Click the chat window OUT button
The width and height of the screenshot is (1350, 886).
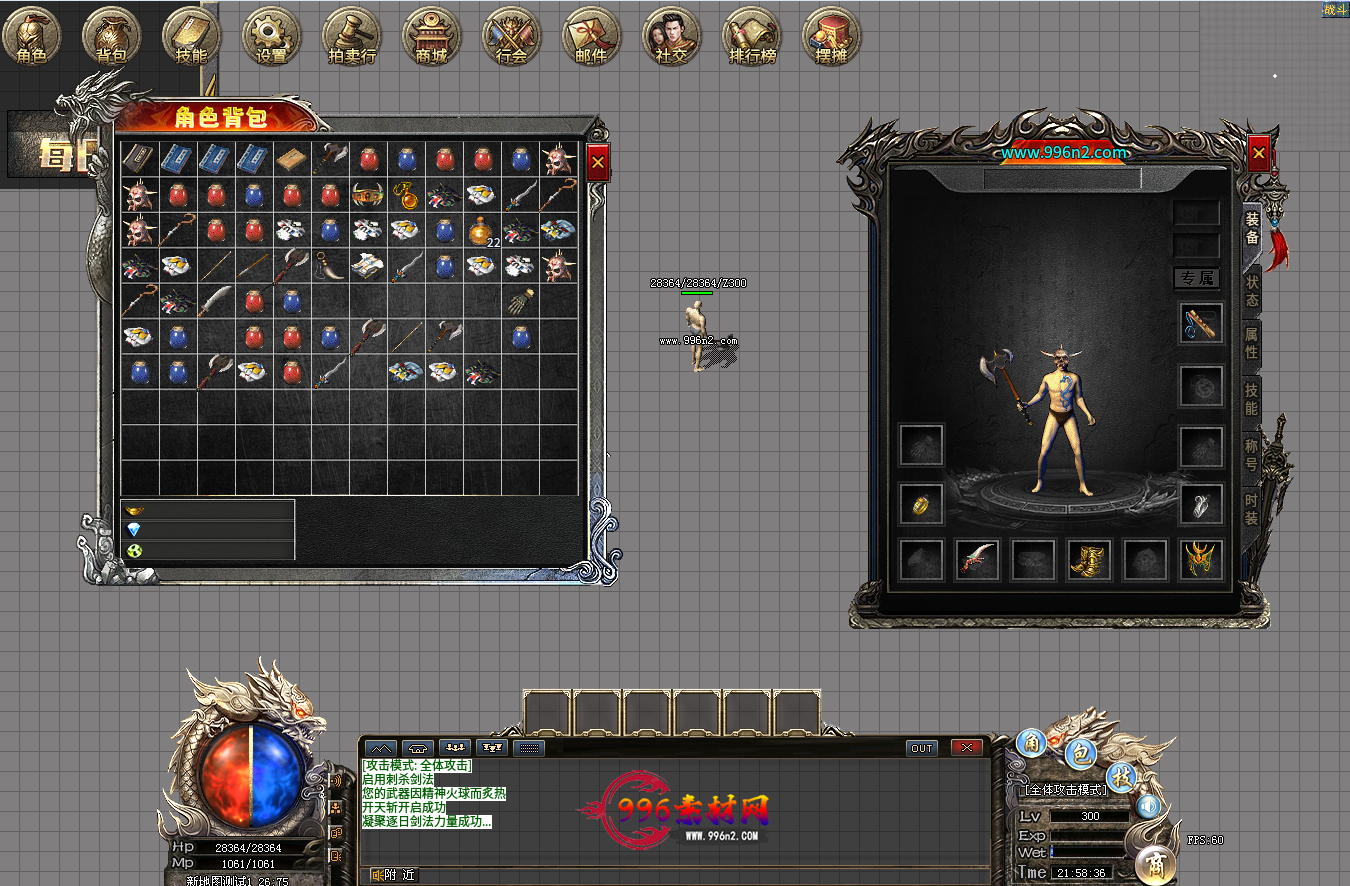coord(922,747)
